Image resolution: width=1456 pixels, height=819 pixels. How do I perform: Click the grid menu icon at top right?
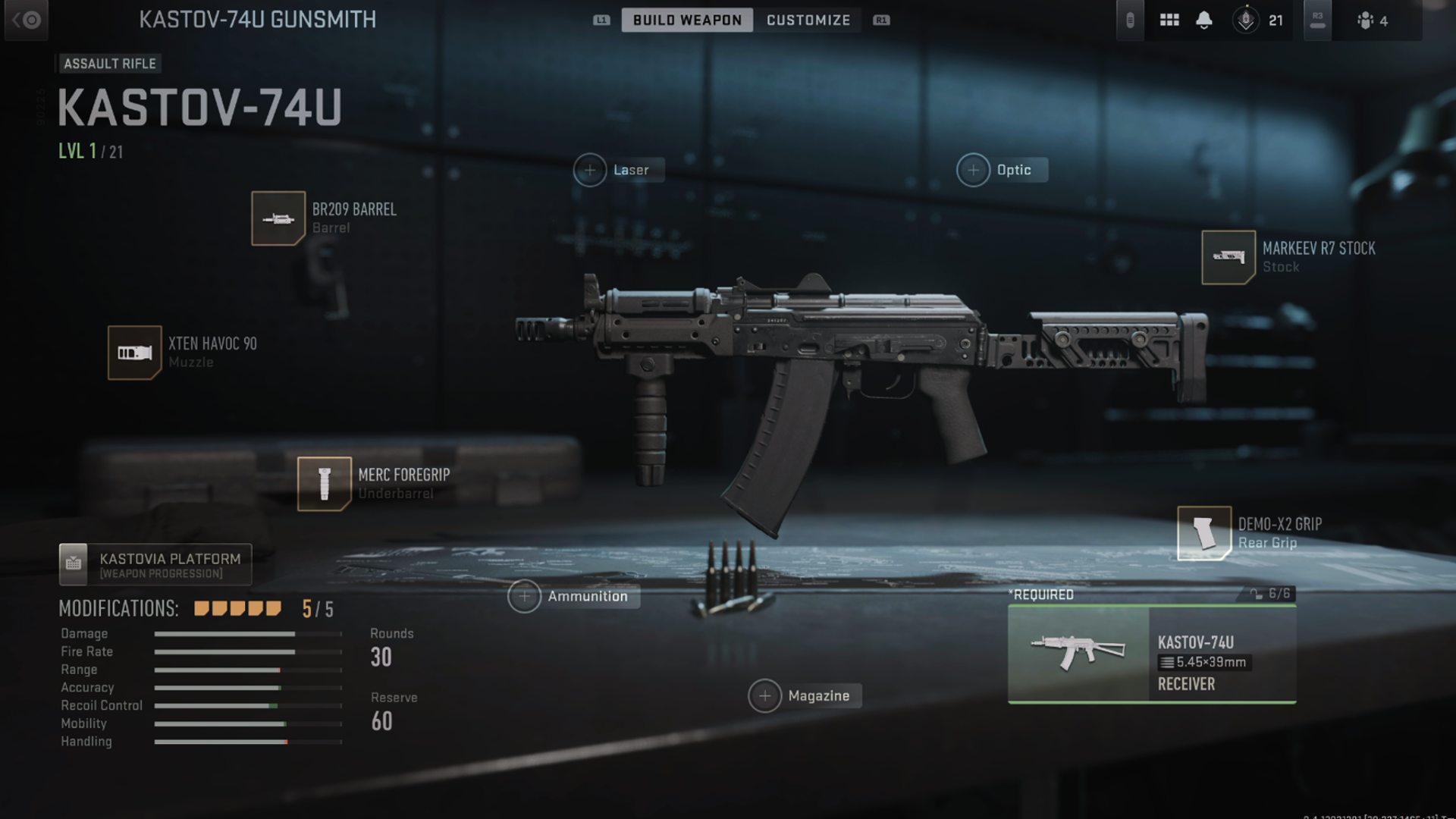(x=1170, y=20)
